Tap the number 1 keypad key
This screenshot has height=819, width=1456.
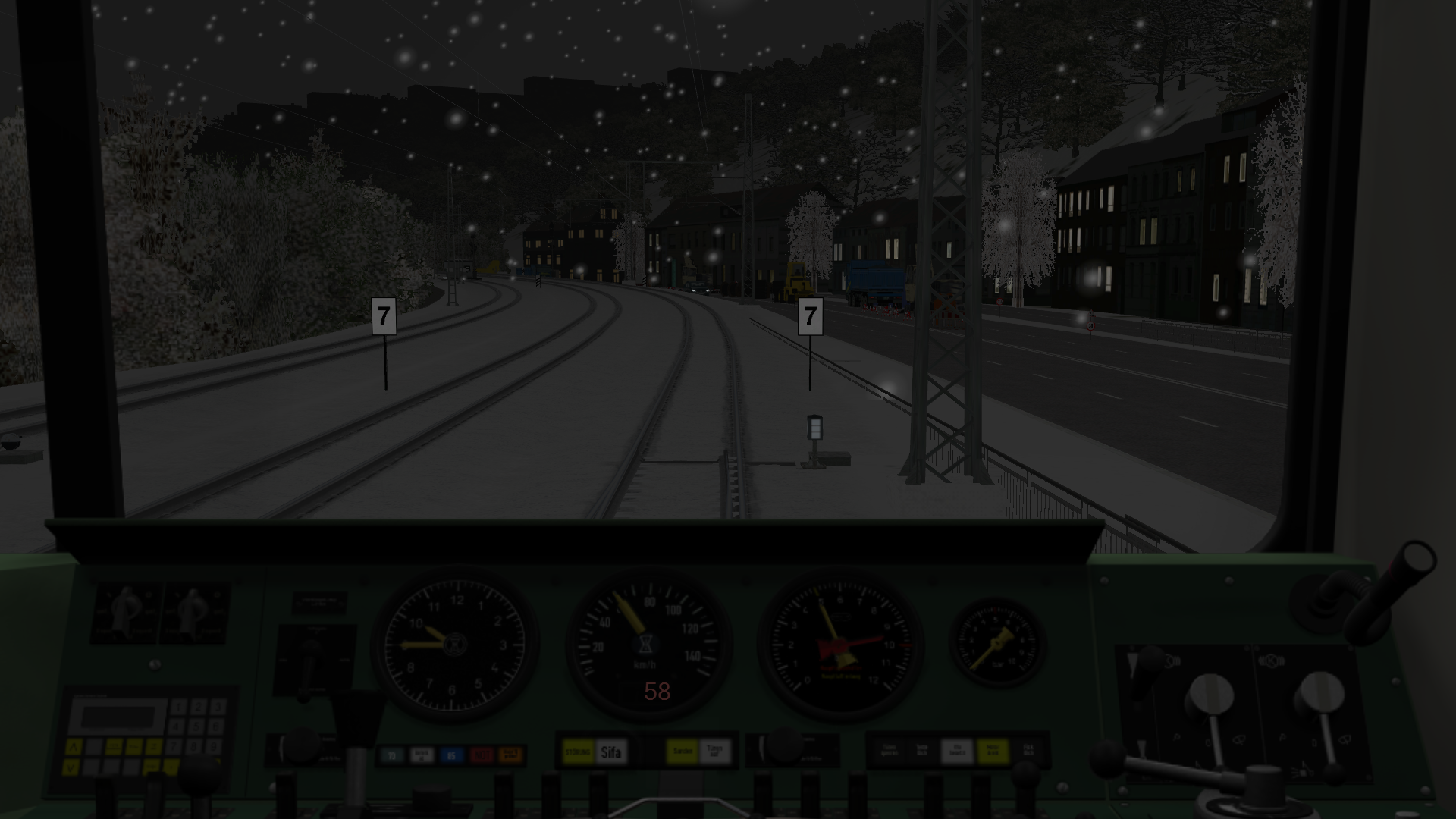click(x=179, y=708)
